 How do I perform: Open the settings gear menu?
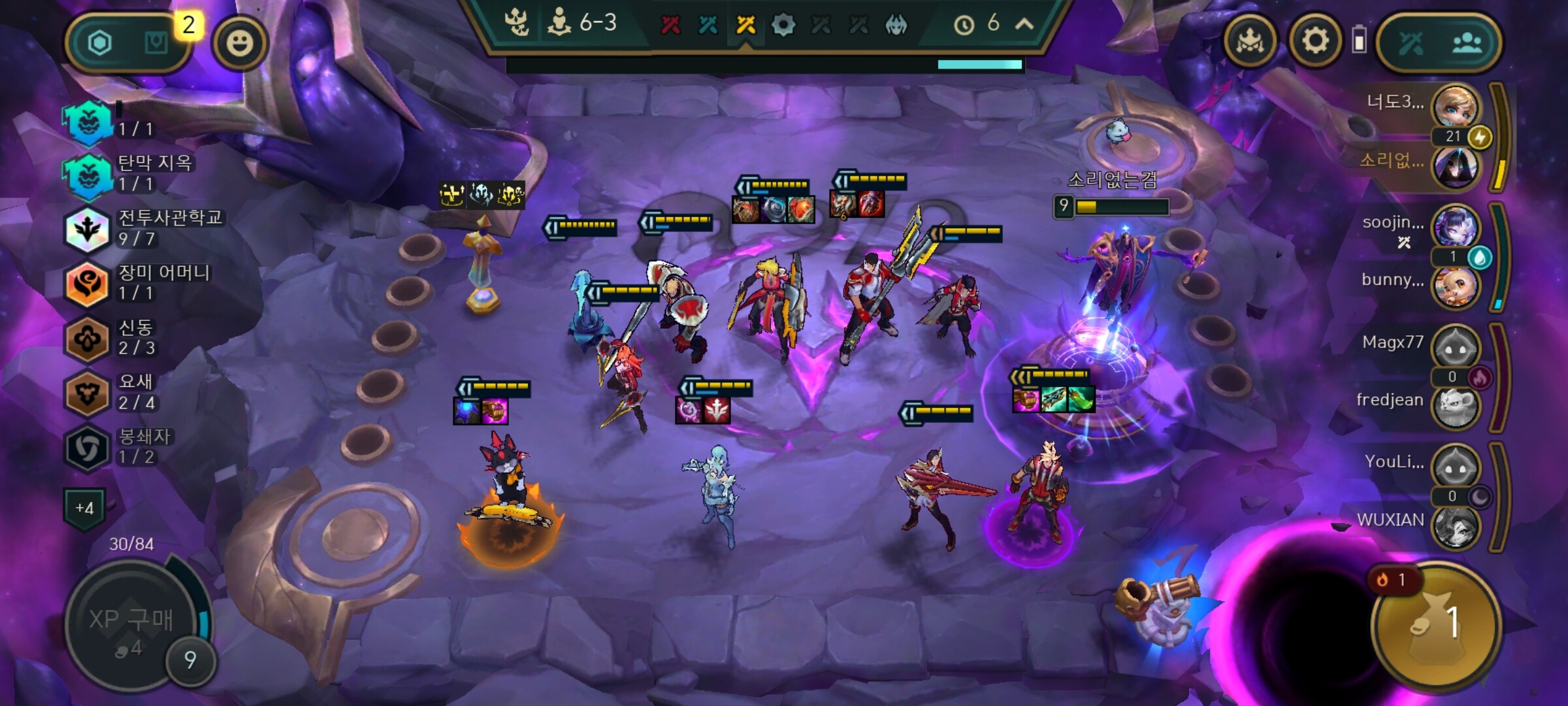1315,42
